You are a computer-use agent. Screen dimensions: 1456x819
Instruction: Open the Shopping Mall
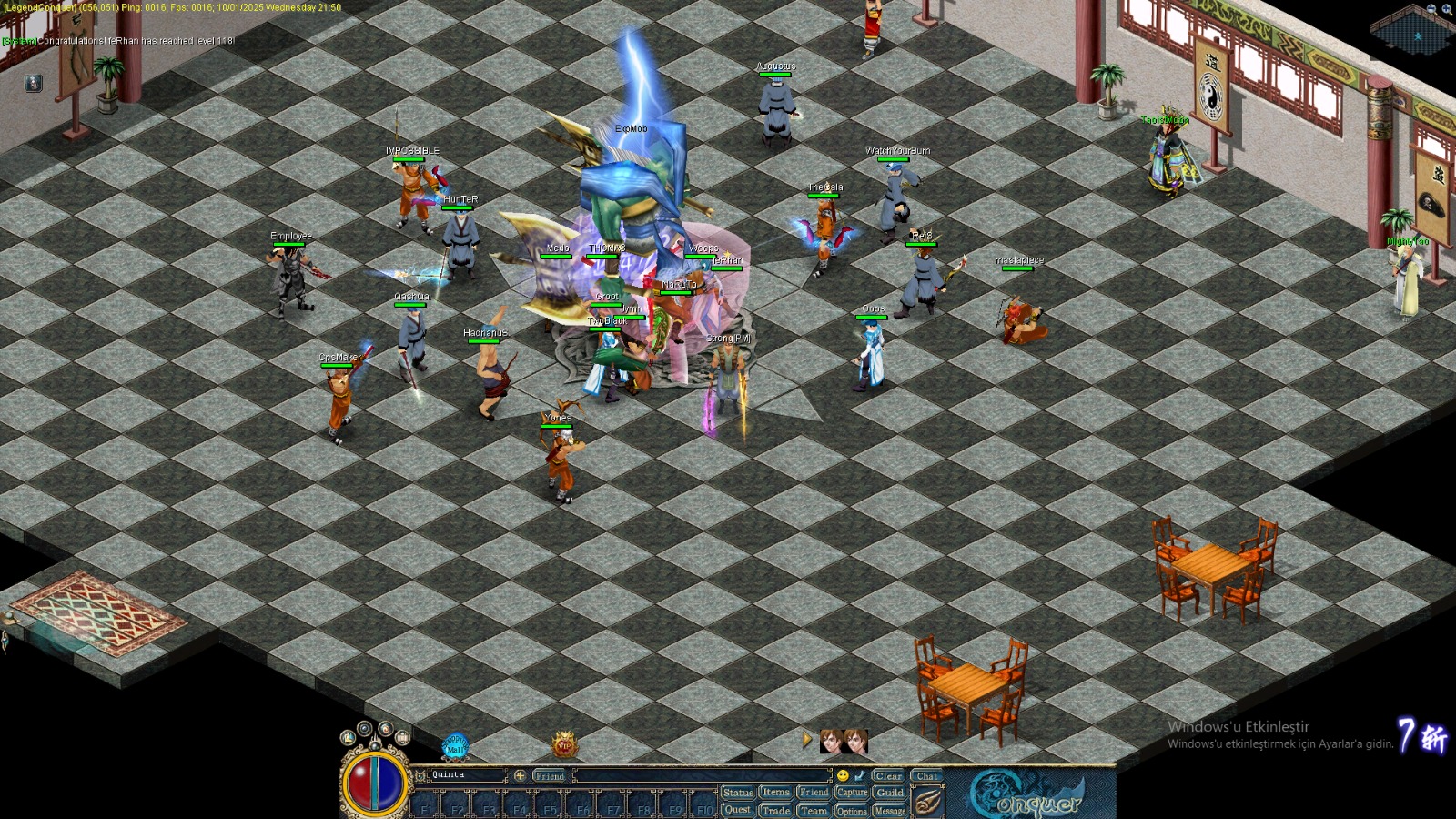tap(455, 746)
